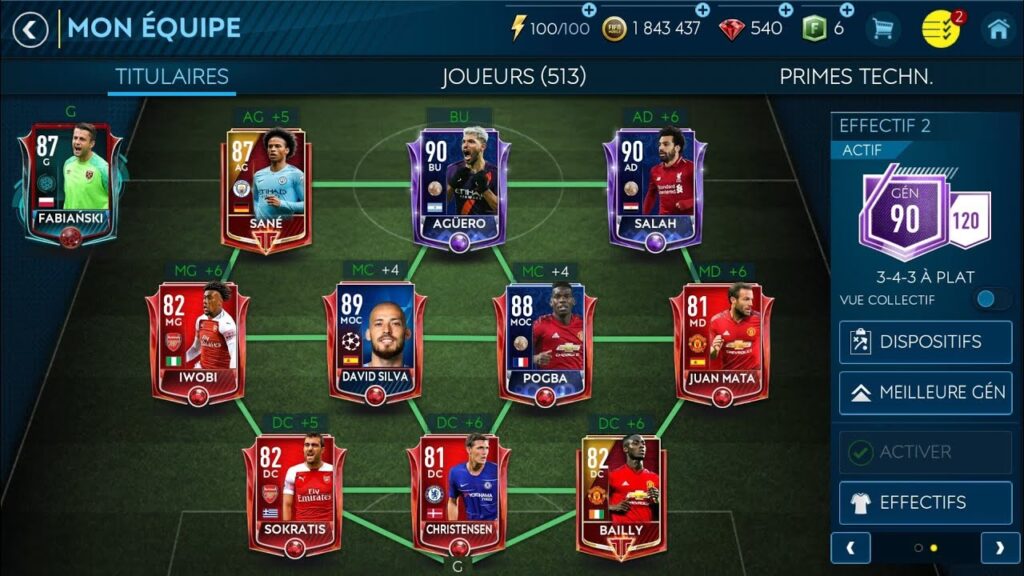Select the Pogba midfielder card
The image size is (1024, 576).
(x=545, y=342)
